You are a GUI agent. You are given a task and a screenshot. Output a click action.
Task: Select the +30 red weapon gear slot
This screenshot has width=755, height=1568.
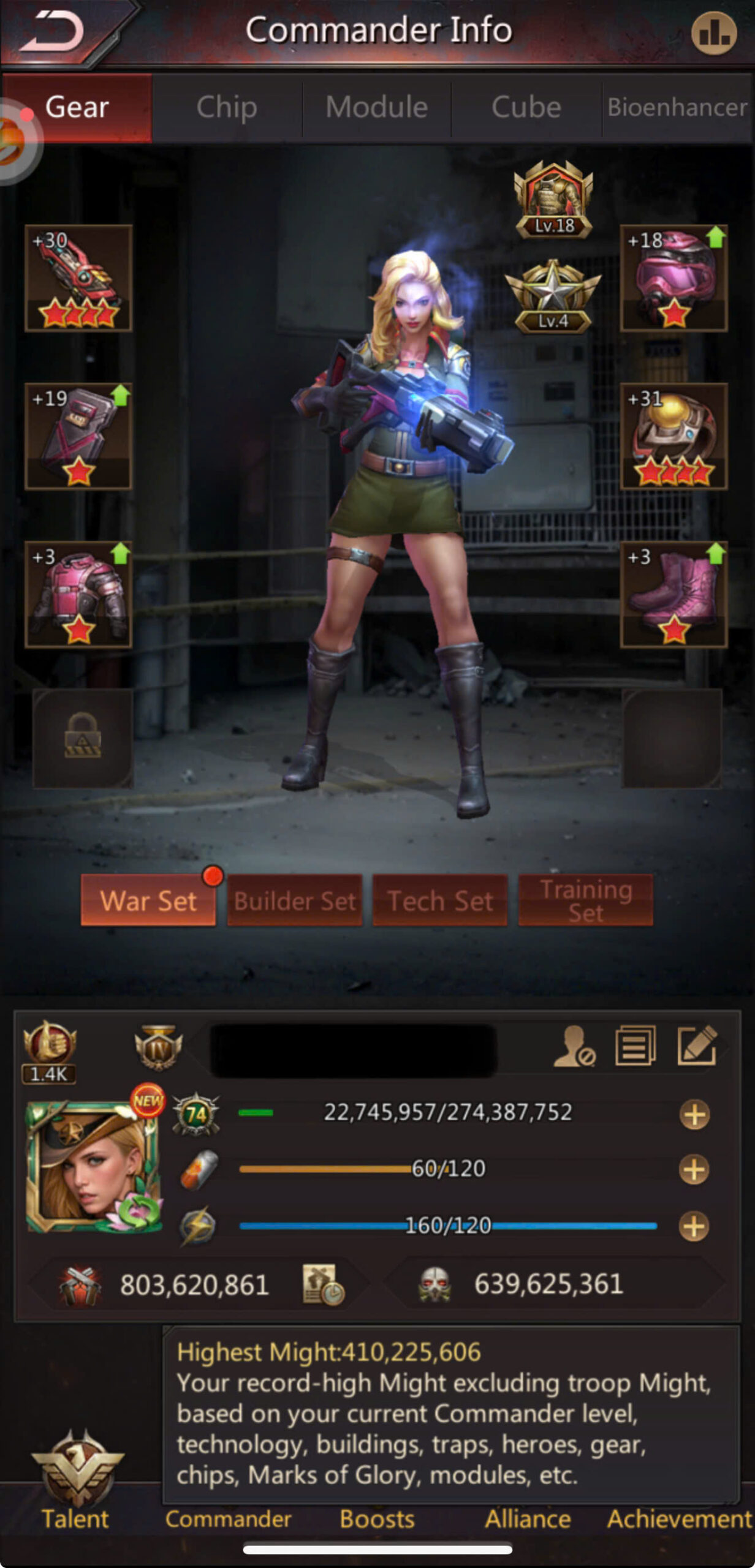click(78, 279)
